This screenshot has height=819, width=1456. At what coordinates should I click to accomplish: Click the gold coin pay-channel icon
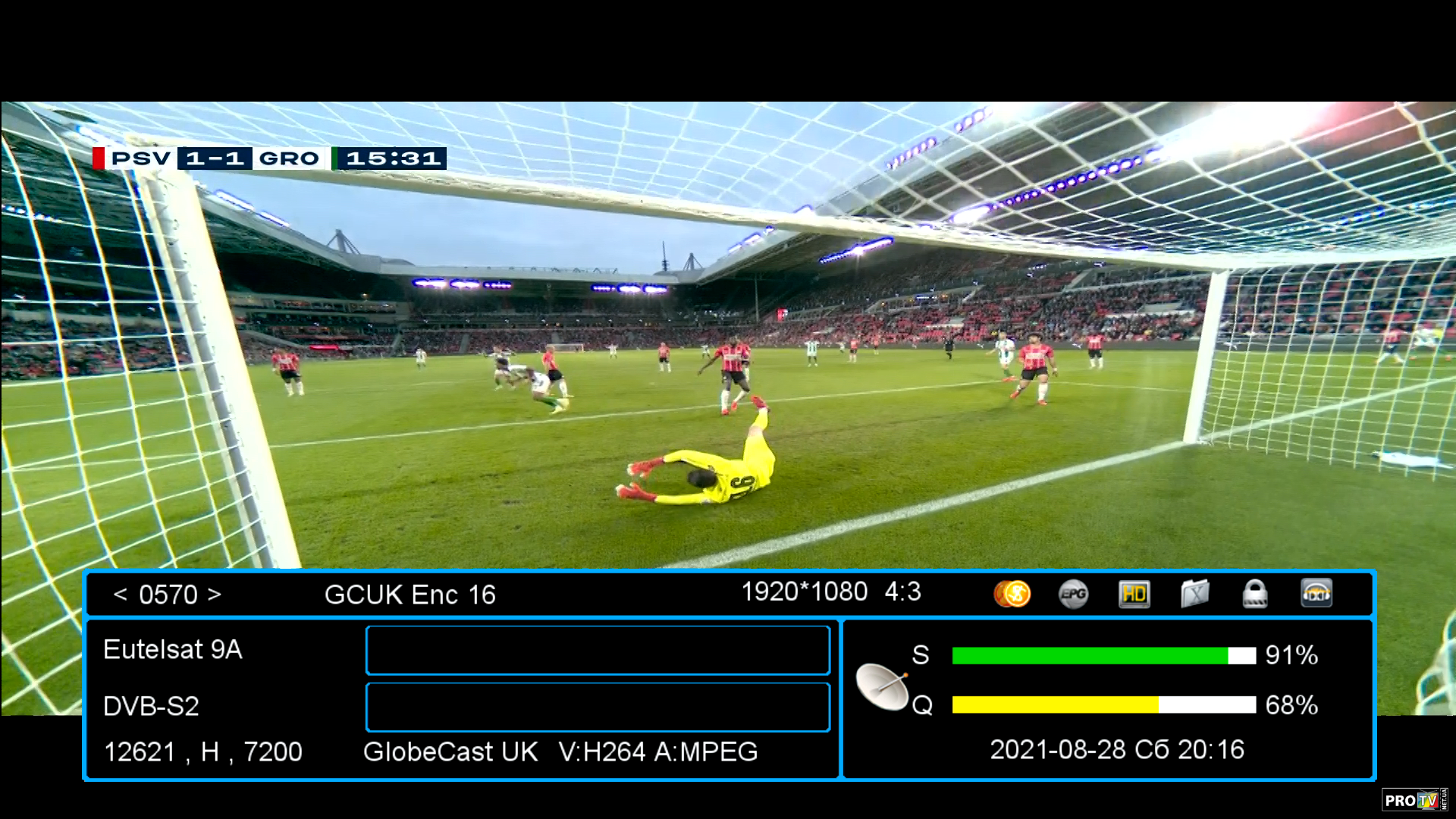pos(1012,594)
